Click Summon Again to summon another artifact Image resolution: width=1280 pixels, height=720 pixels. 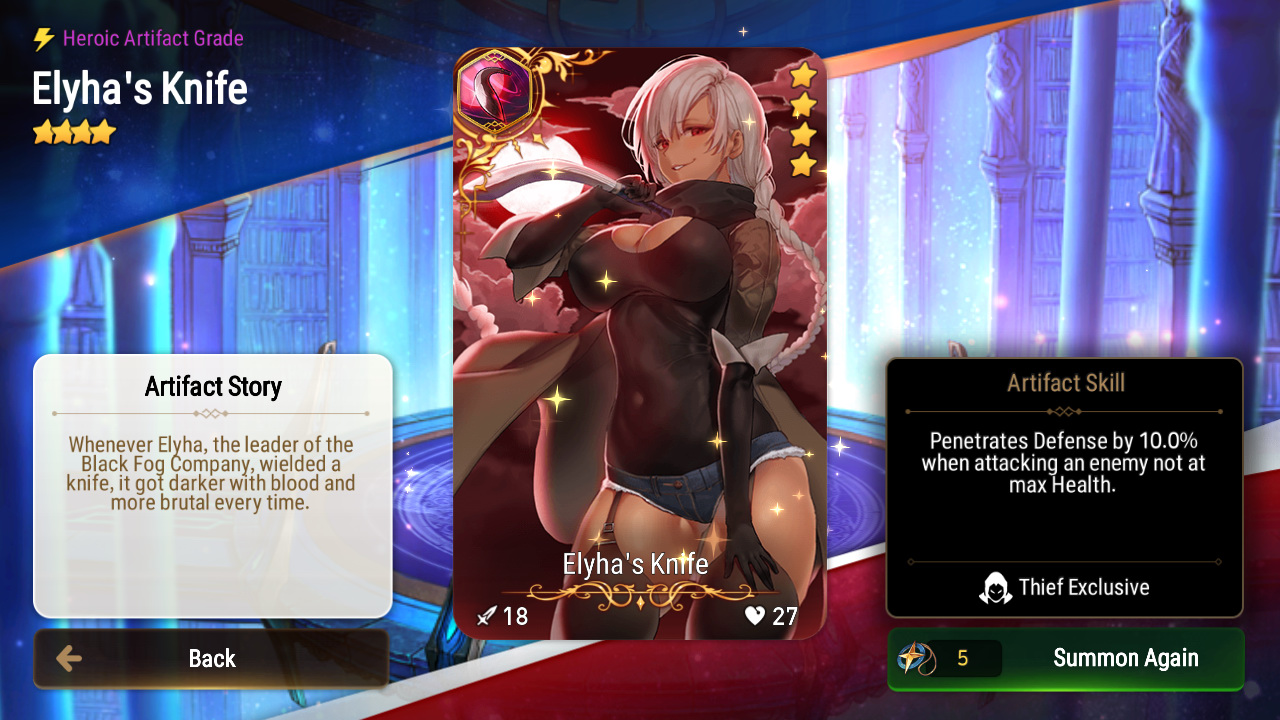(1066, 658)
